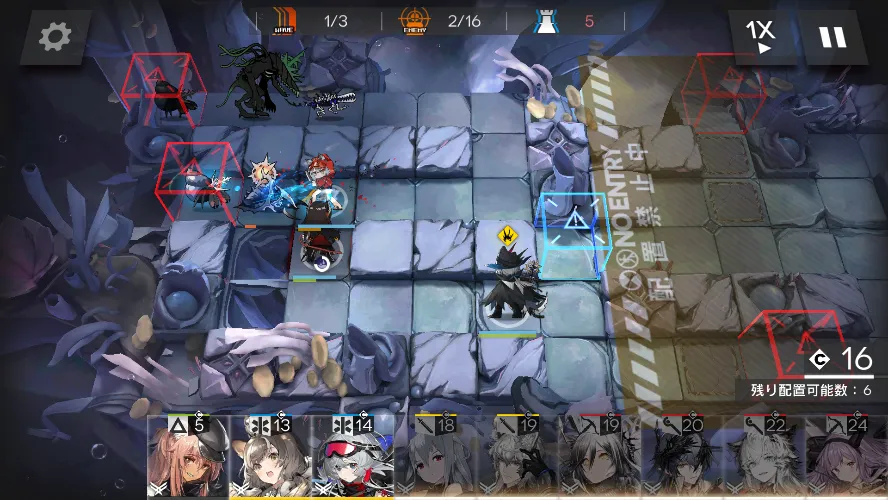Toggle the 1X game speed button

click(x=762, y=37)
